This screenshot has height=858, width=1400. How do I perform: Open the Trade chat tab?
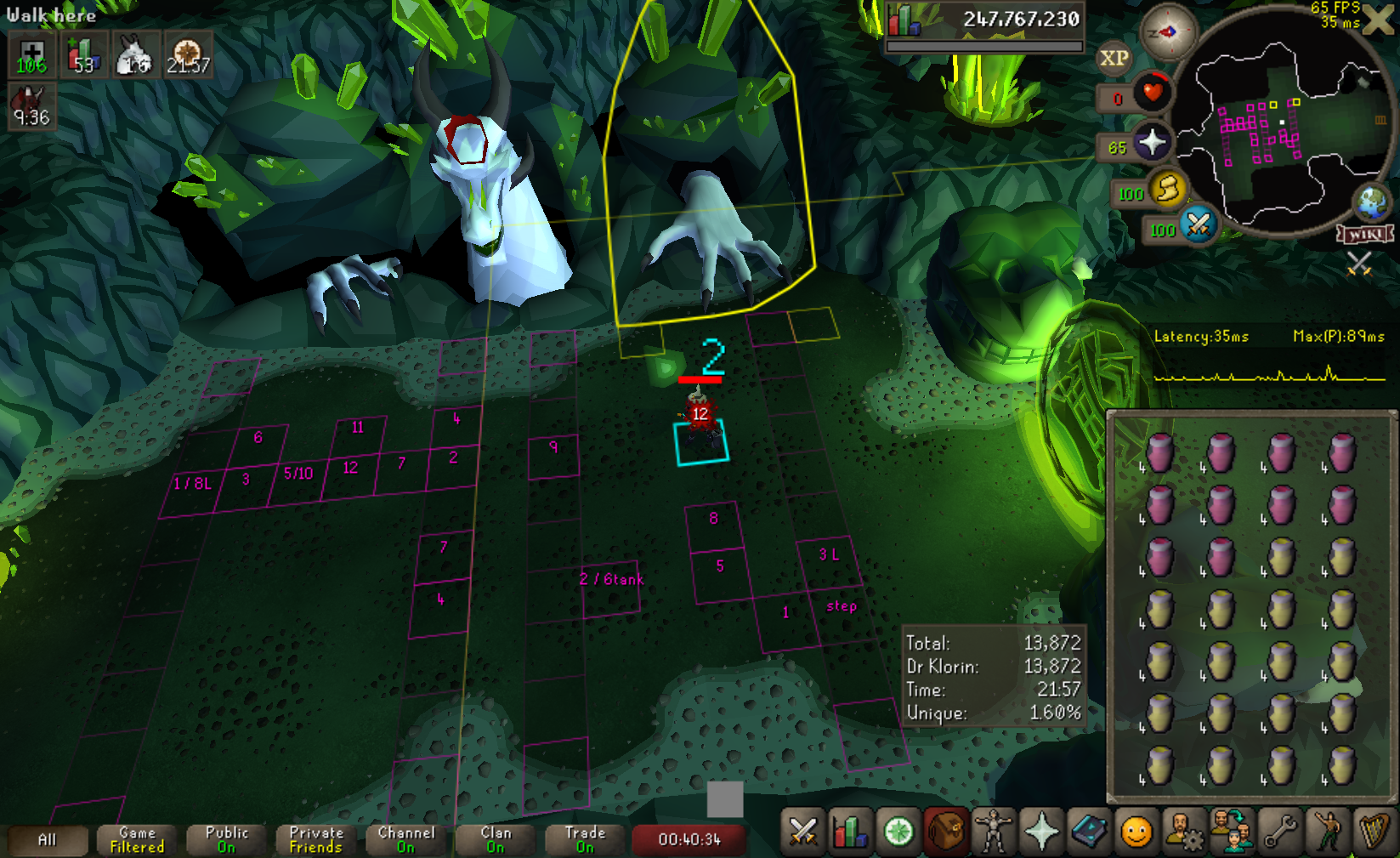[x=585, y=840]
